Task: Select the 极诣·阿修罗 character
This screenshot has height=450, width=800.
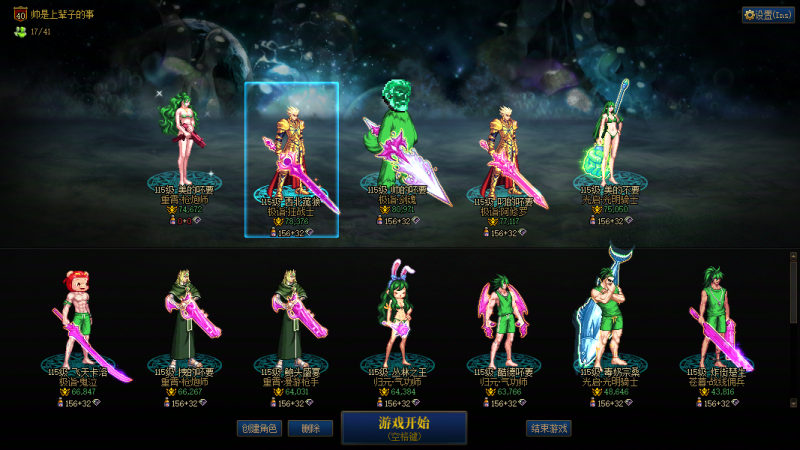Action: [503, 160]
